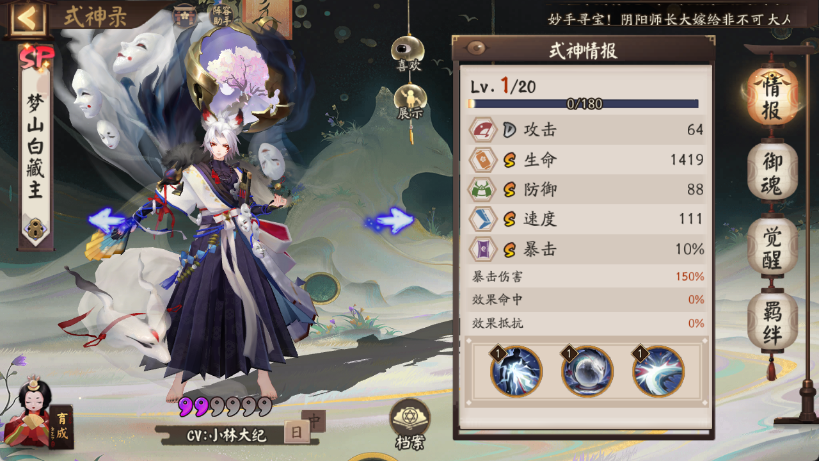Viewport: 819px width, 461px height.
Task: Open the 档案 archive profile
Action: [x=410, y=423]
